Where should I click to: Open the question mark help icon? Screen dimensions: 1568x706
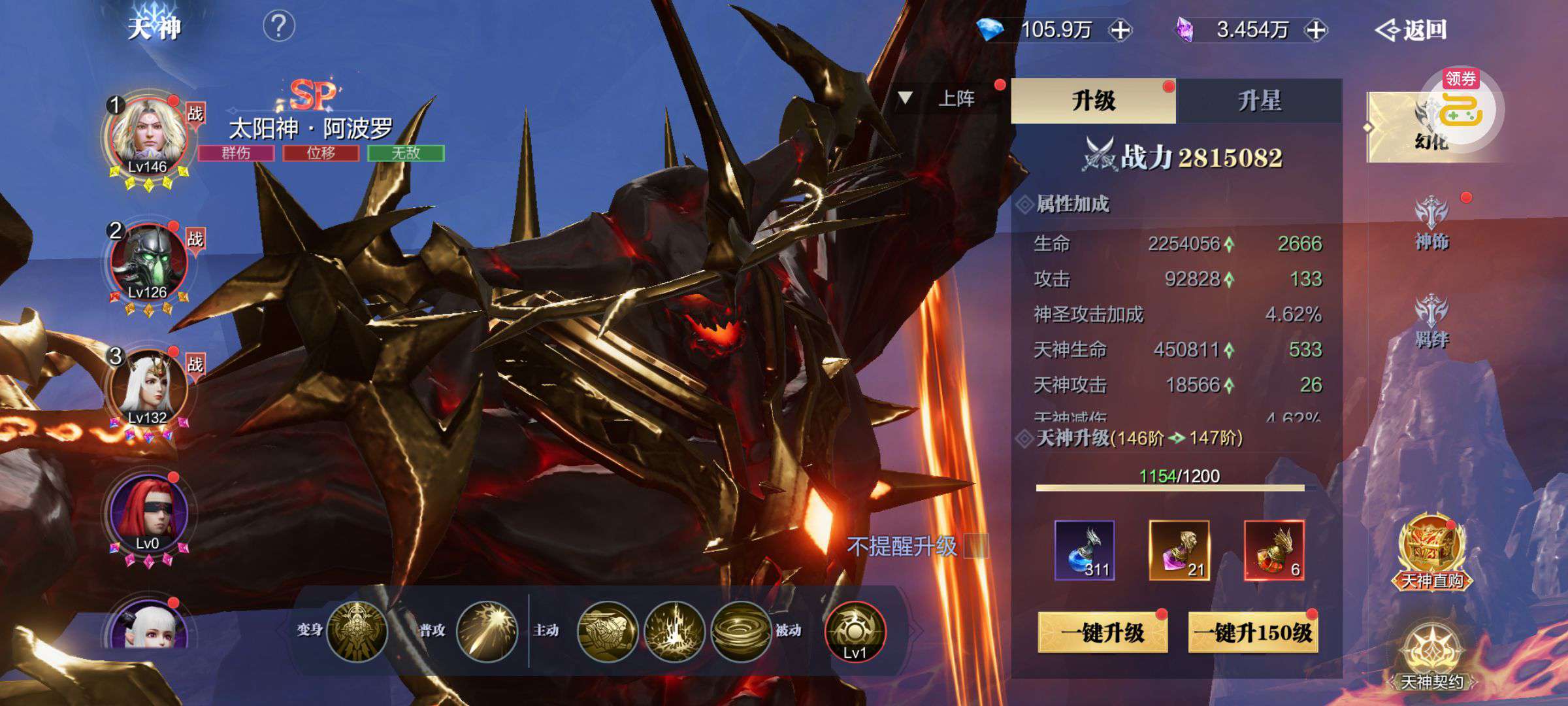(279, 27)
